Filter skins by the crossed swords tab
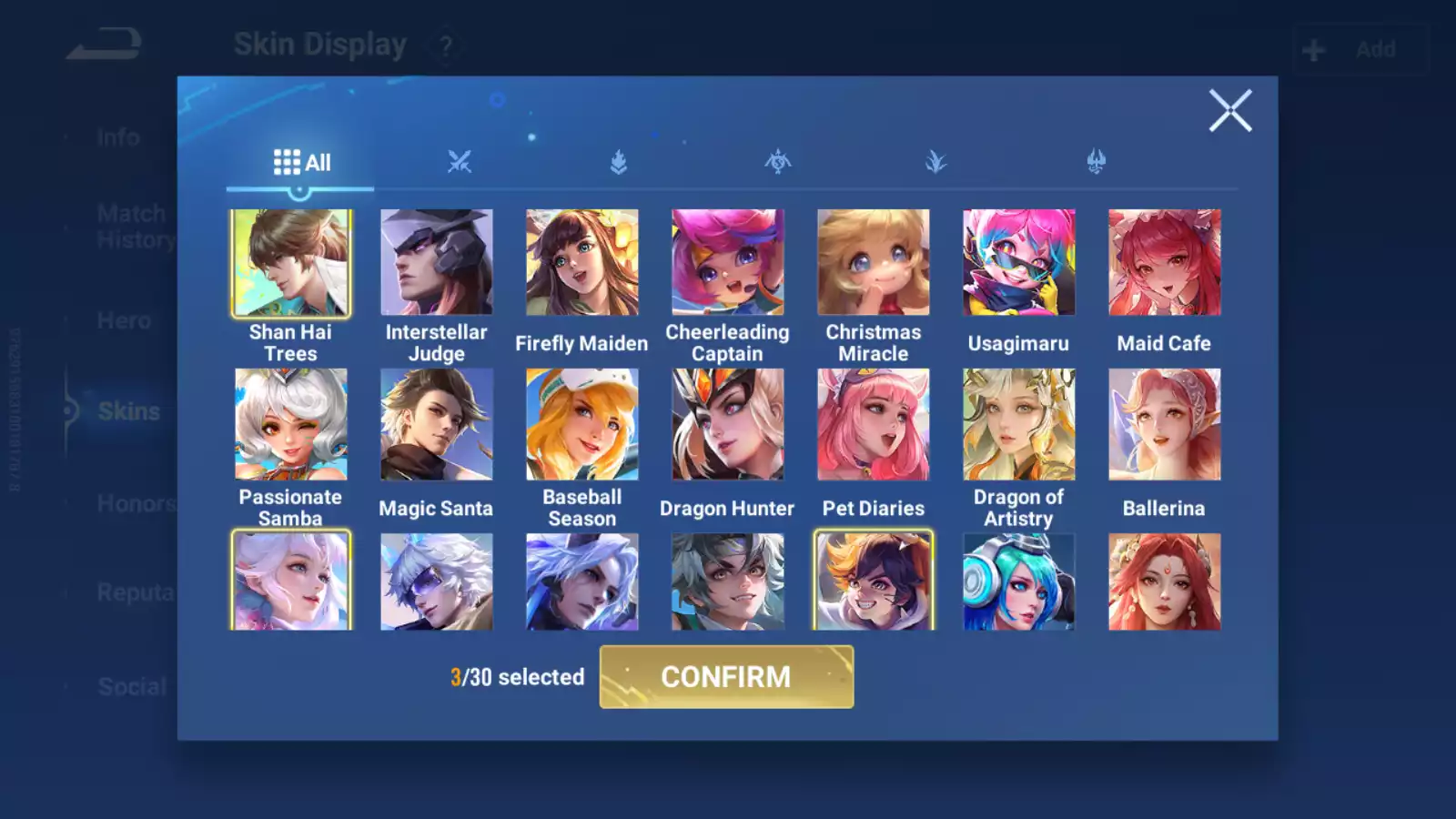The height and width of the screenshot is (819, 1456). tap(460, 163)
